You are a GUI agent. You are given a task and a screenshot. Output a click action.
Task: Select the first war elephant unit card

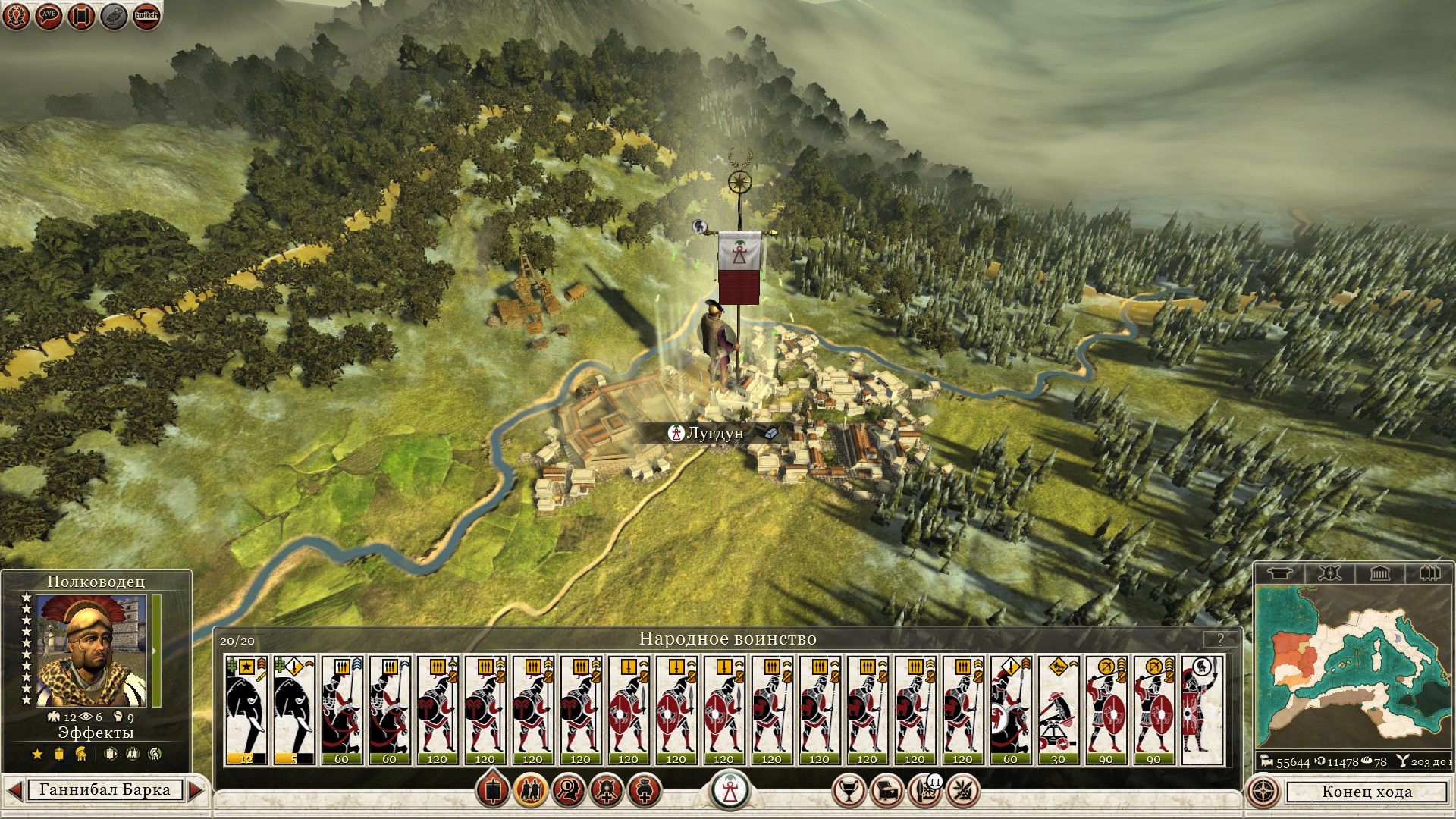(x=246, y=710)
